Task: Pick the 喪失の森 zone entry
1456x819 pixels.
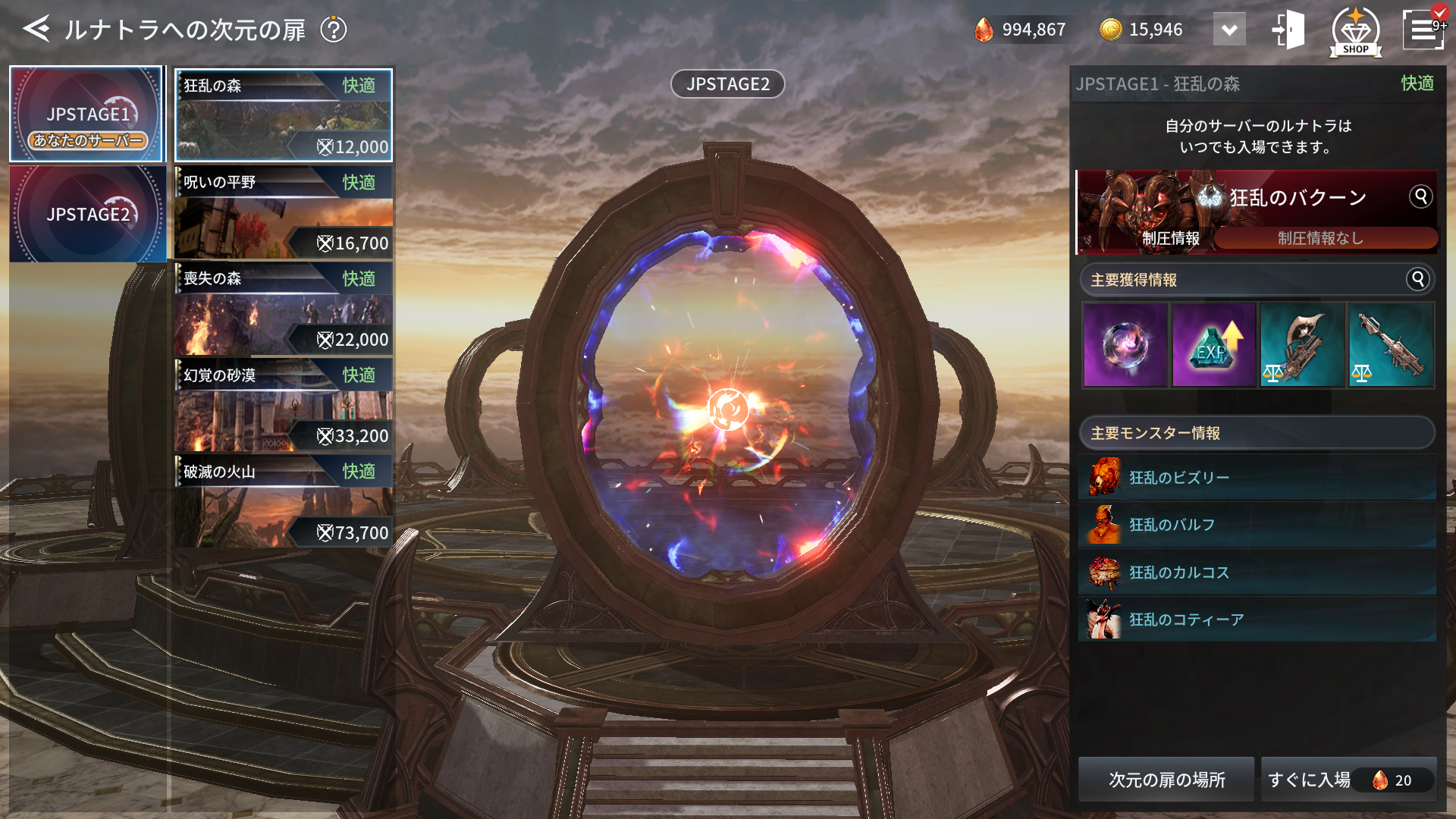Action: tap(284, 309)
